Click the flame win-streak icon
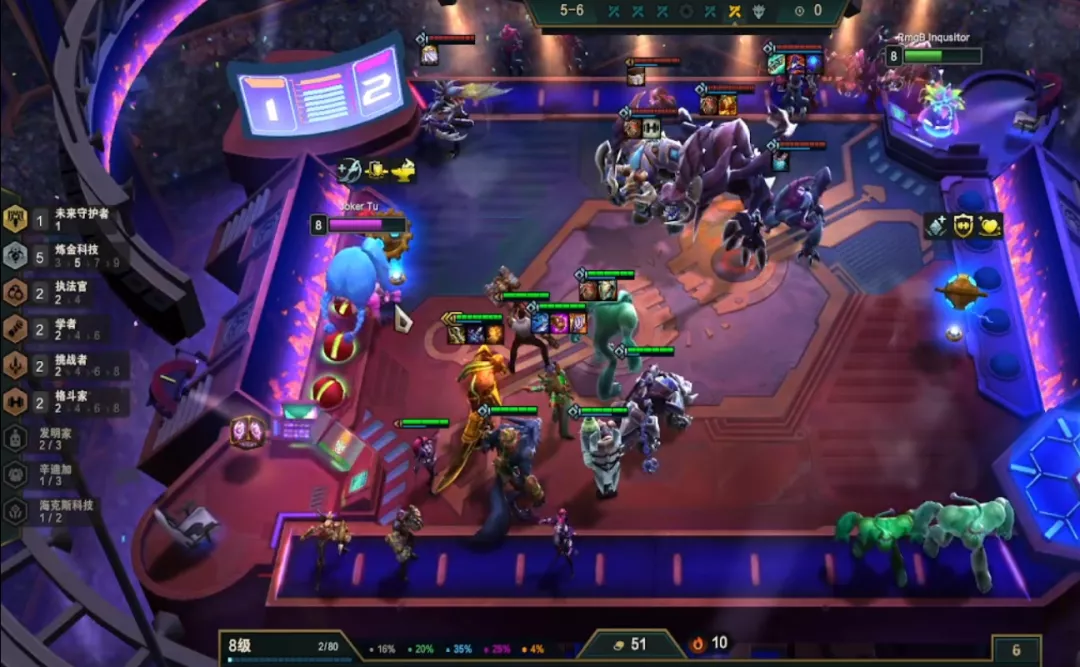This screenshot has width=1080, height=667. [697, 644]
